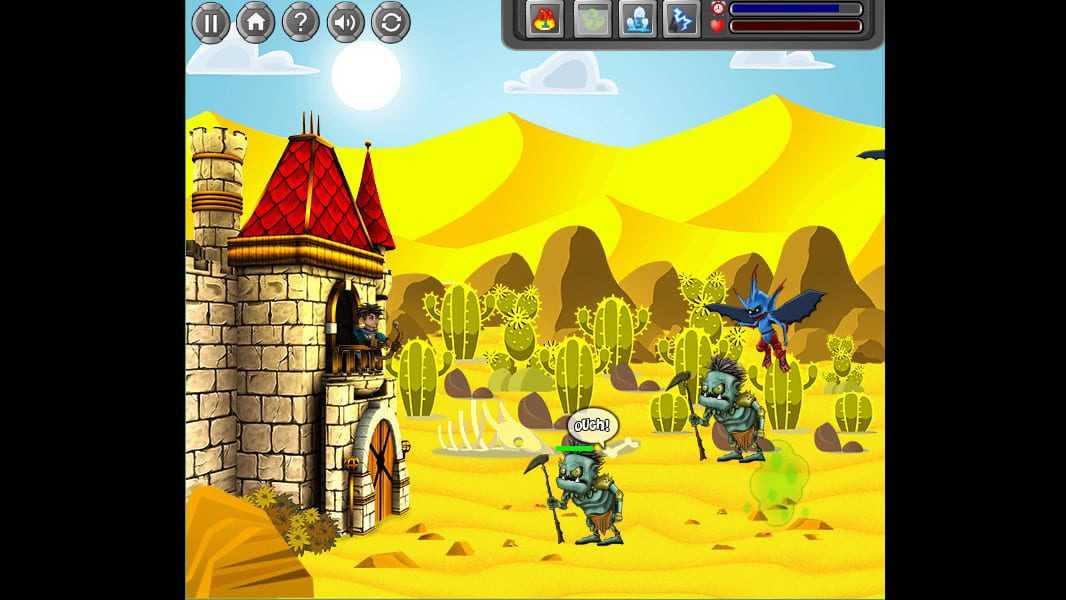
Task: Use the lightning bolt spell
Action: (681, 19)
